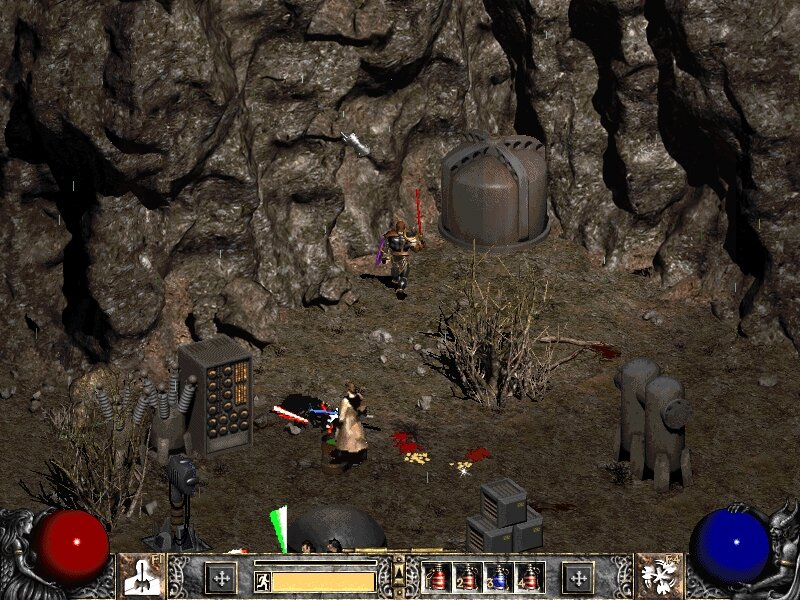Use the red potion in belt slot 2
The image size is (800, 600).
coord(467,578)
